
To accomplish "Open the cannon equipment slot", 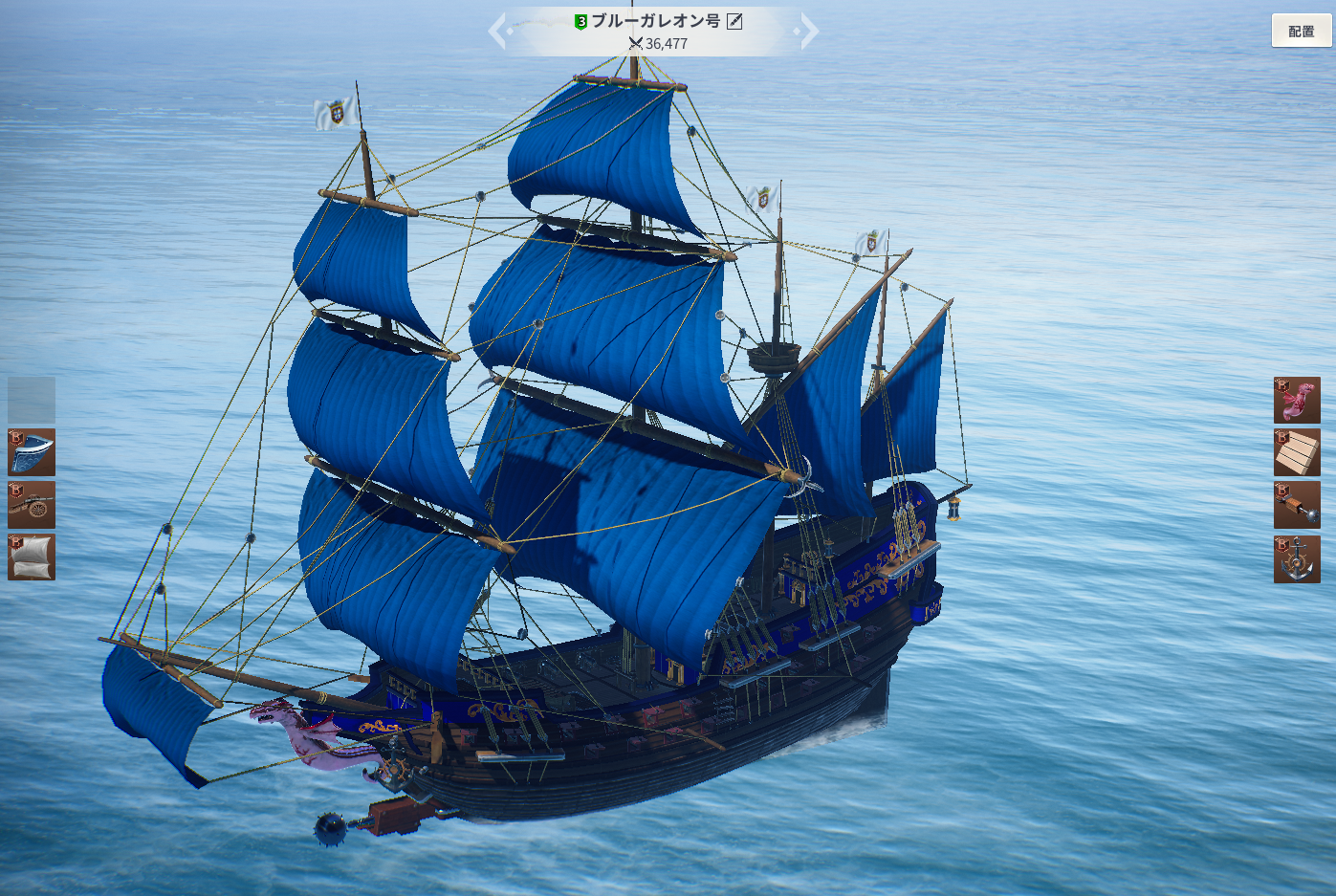I will (x=32, y=505).
